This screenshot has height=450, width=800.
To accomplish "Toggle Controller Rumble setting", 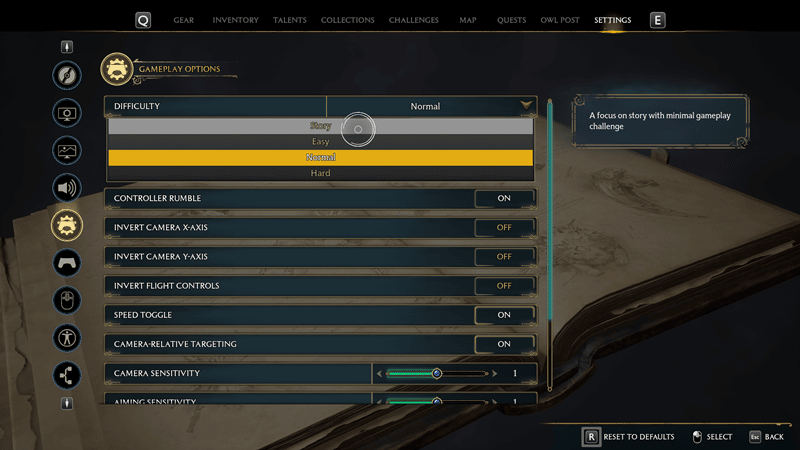I will coord(504,198).
